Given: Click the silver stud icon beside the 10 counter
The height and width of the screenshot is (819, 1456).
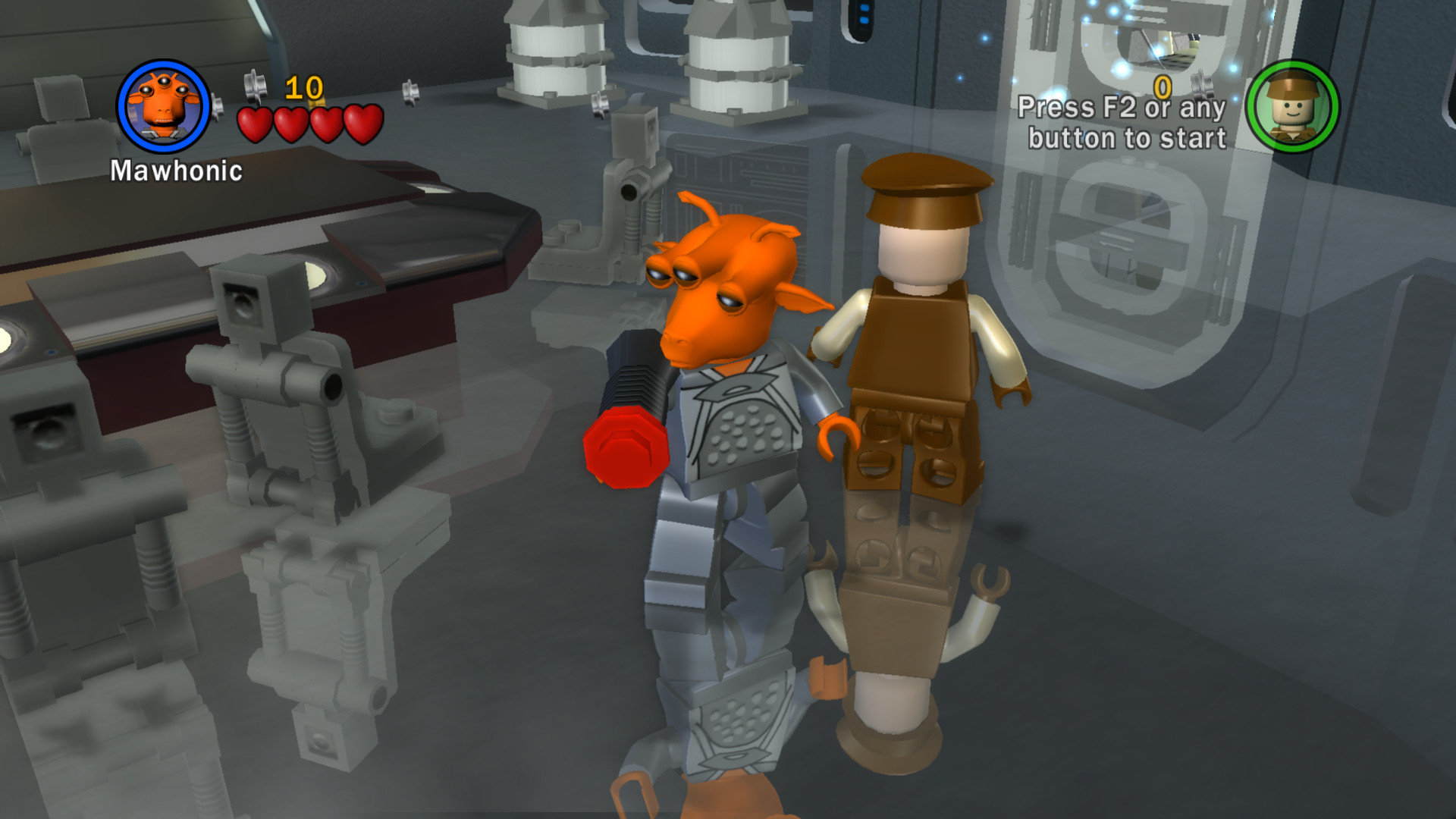Looking at the screenshot, I should pos(254,85).
